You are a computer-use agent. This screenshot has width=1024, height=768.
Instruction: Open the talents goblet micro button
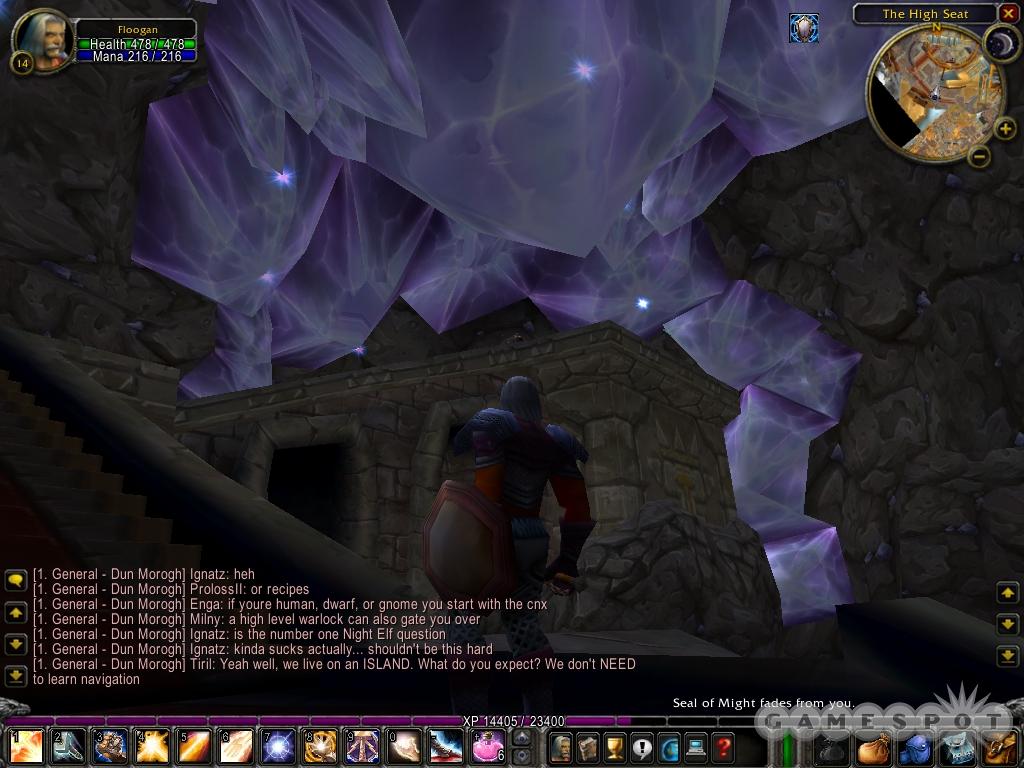(615, 746)
